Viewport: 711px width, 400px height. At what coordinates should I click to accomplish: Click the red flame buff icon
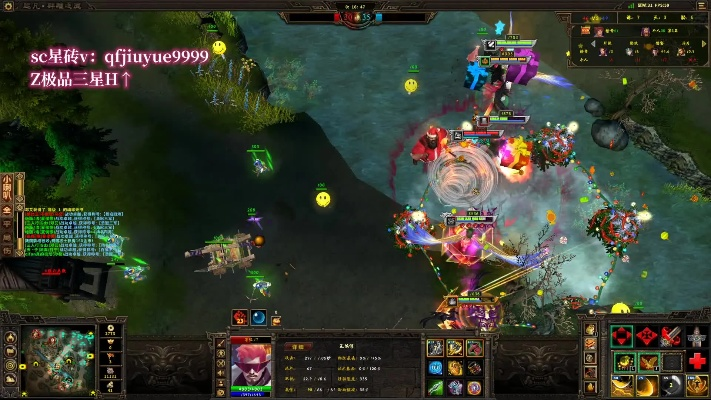pos(240,318)
